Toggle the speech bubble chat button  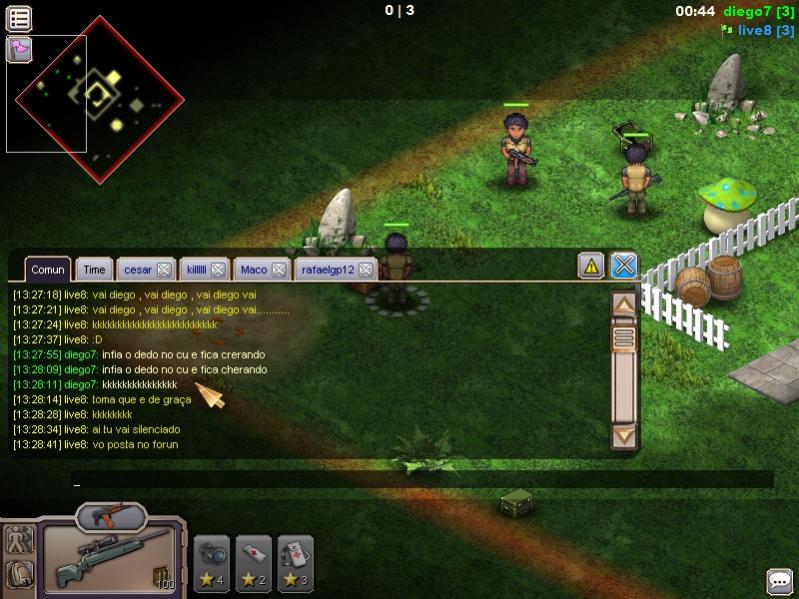pos(780,581)
